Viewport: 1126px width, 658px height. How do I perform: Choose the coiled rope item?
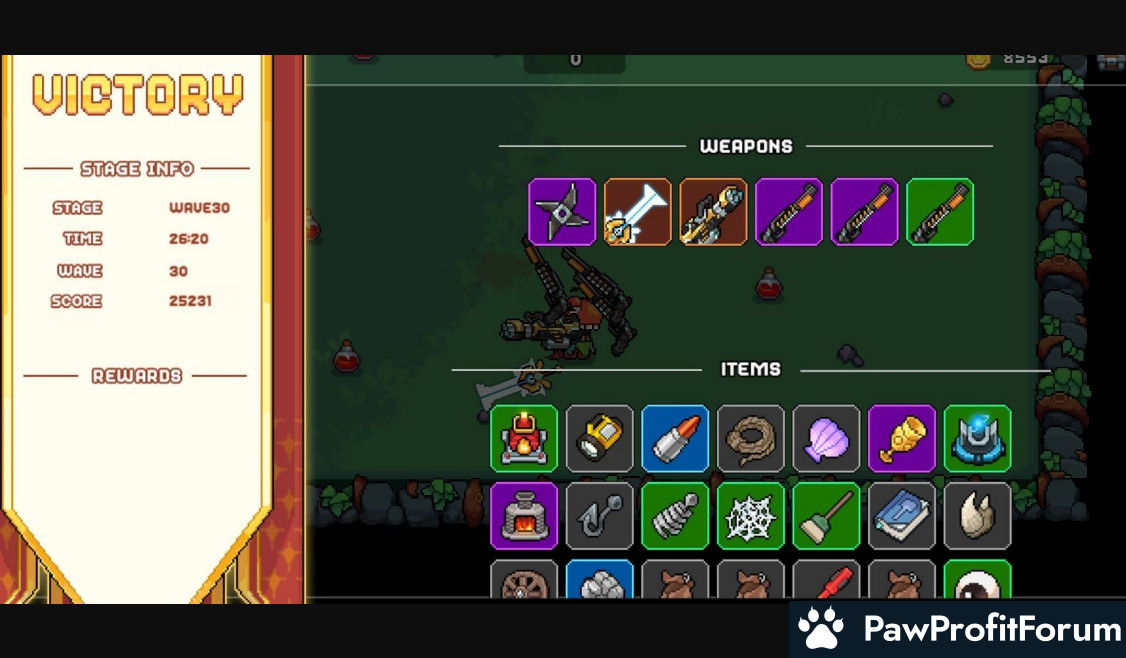pyautogui.click(x=751, y=438)
